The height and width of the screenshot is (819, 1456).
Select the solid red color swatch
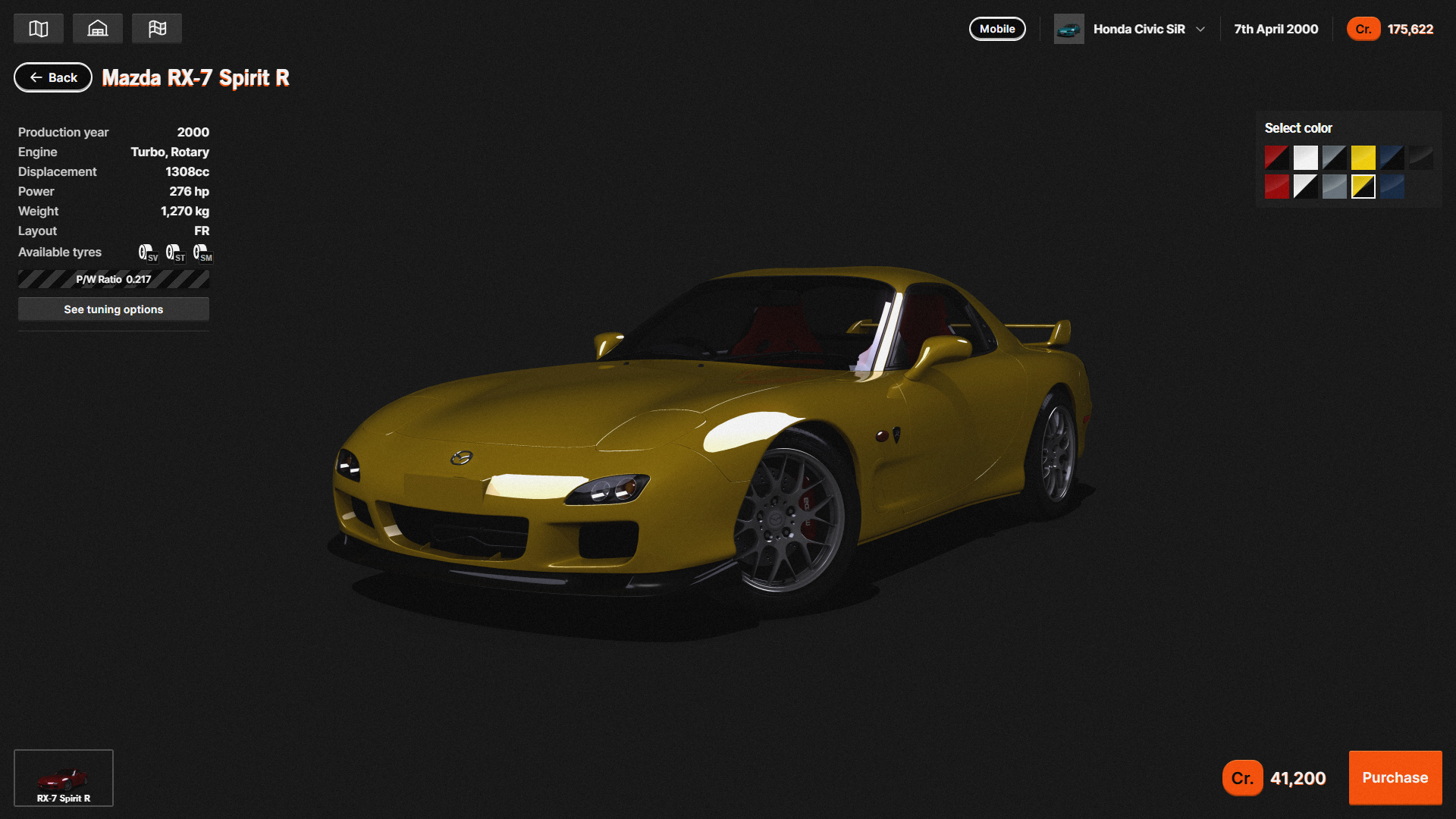pyautogui.click(x=1277, y=187)
